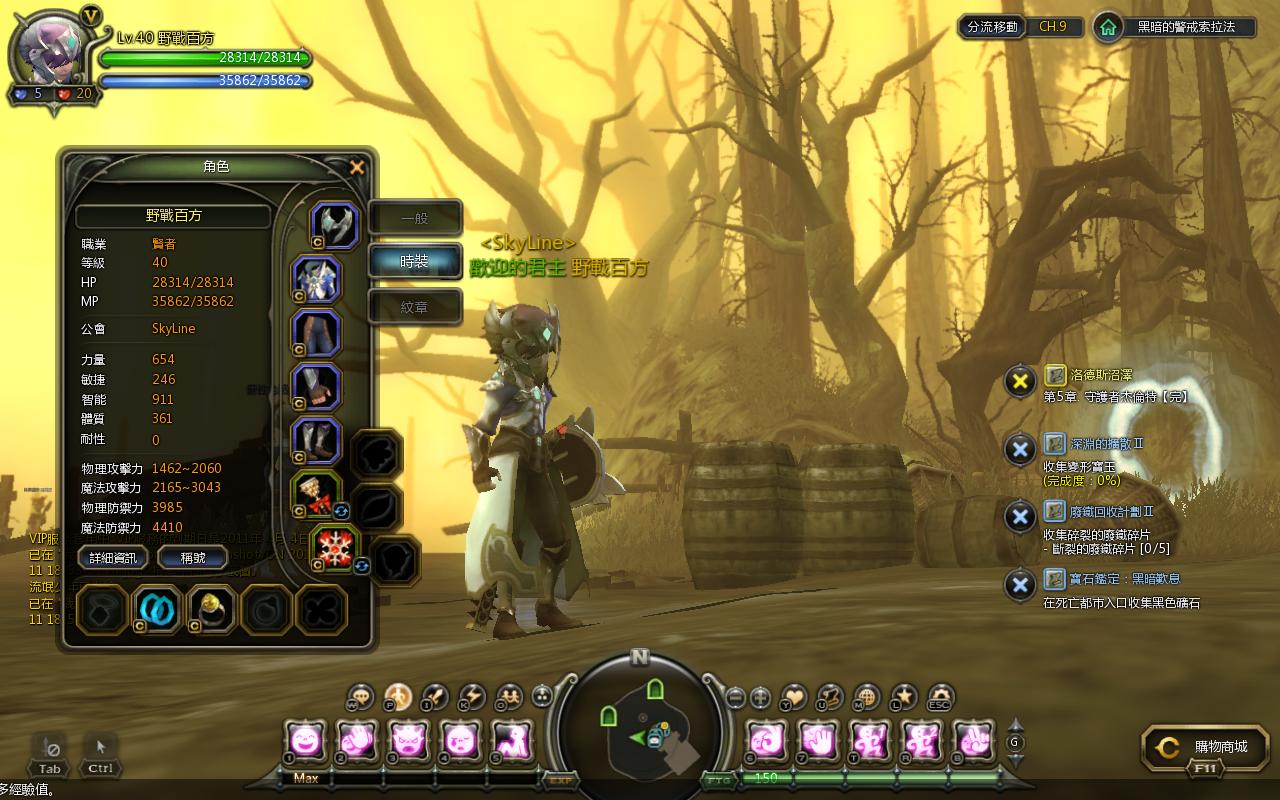Screen dimensions: 1280x800
Task: Open the ESC system menu icon
Action: click(940, 697)
